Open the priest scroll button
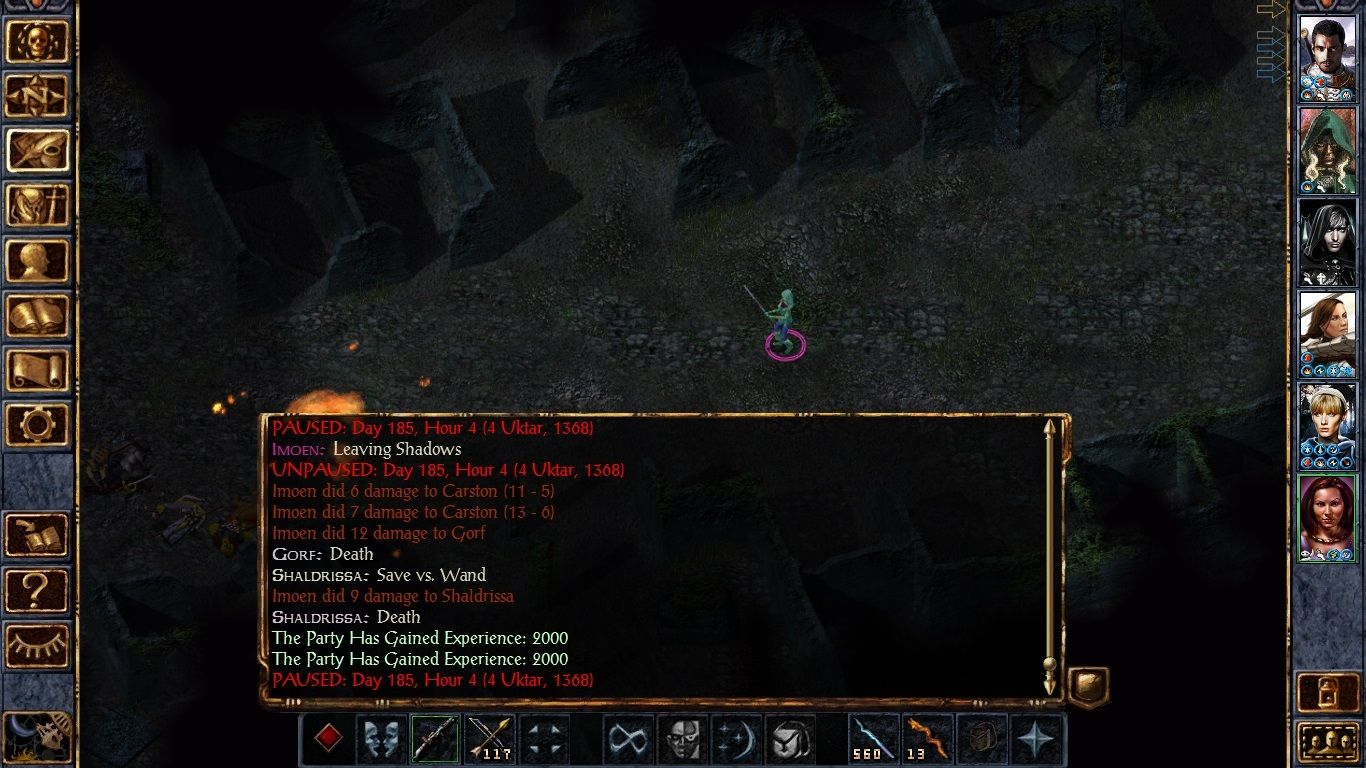 (38, 371)
